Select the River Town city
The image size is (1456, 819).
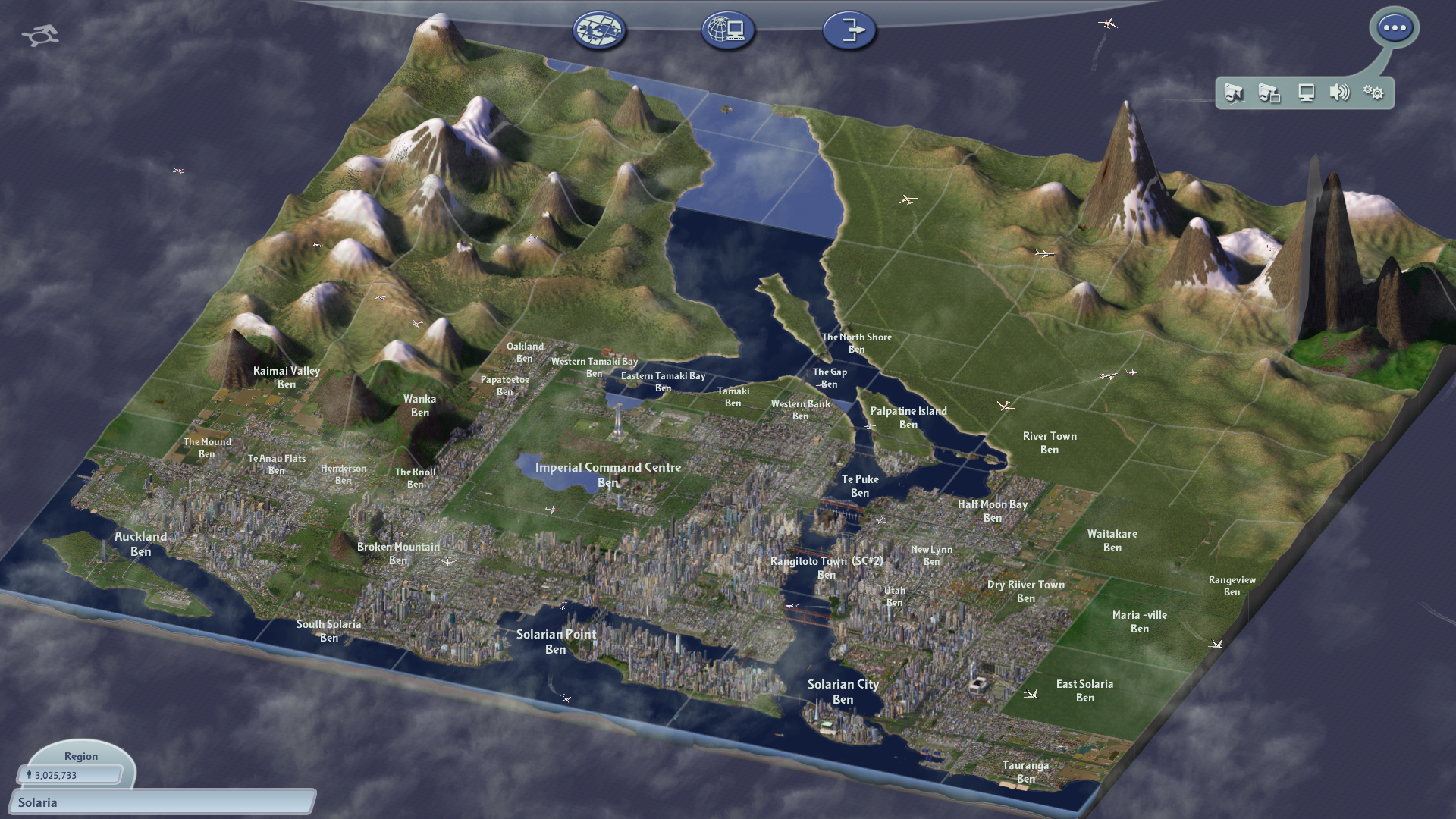1050,442
